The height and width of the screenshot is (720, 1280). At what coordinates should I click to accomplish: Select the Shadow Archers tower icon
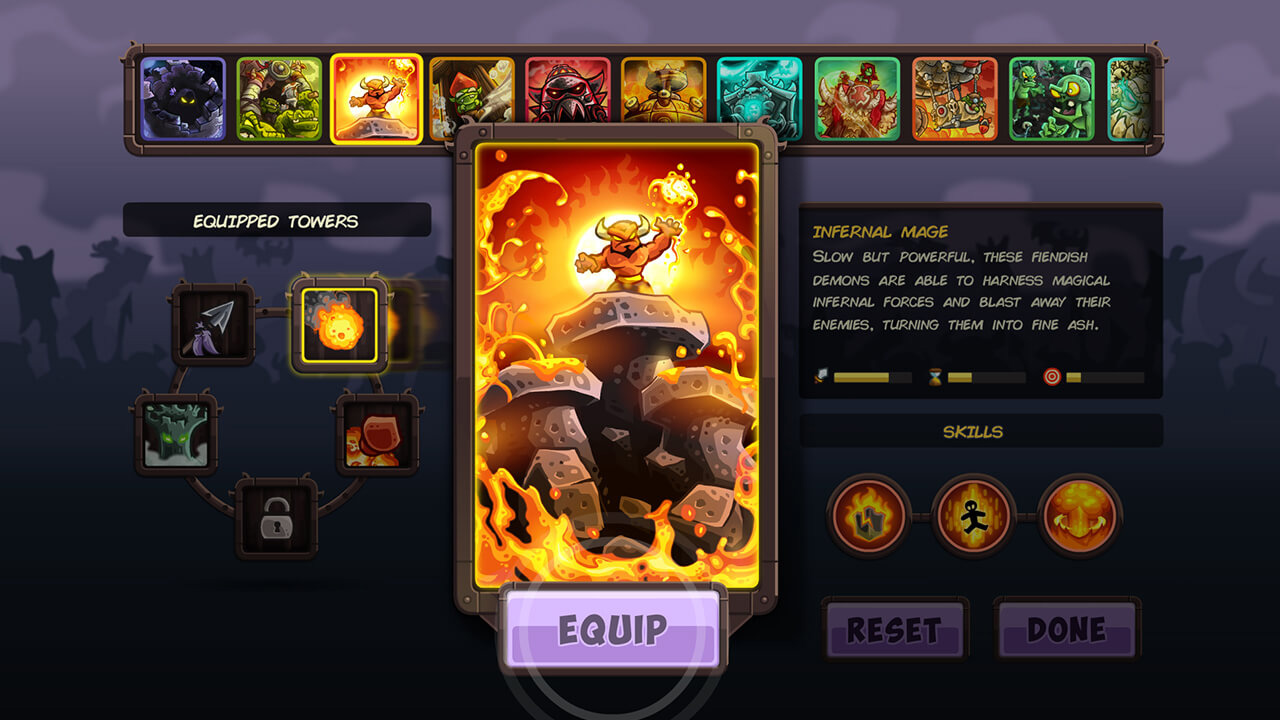click(185, 95)
